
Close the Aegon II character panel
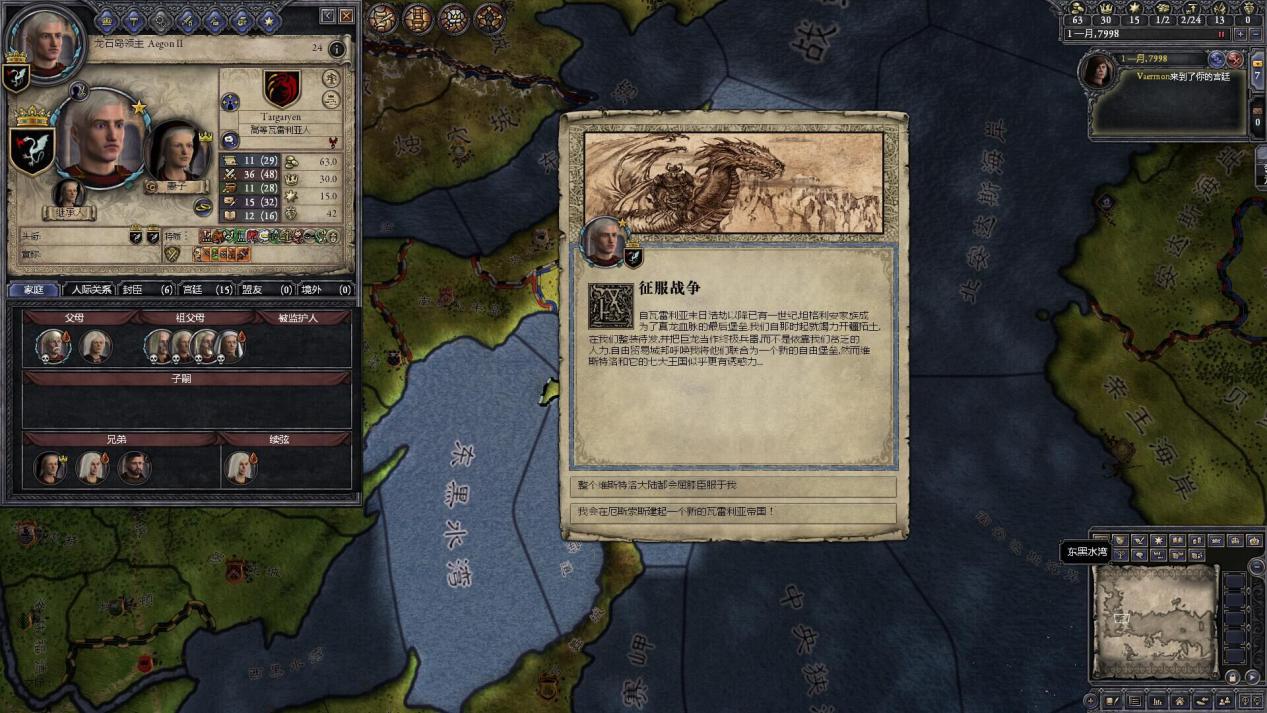[x=346, y=16]
